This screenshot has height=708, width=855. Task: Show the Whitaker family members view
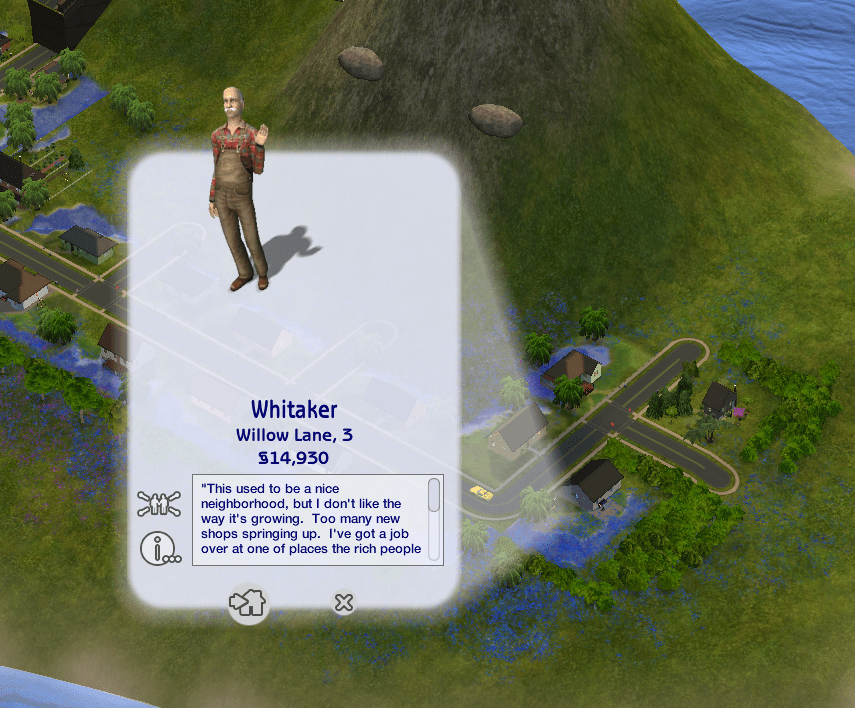coord(160,503)
